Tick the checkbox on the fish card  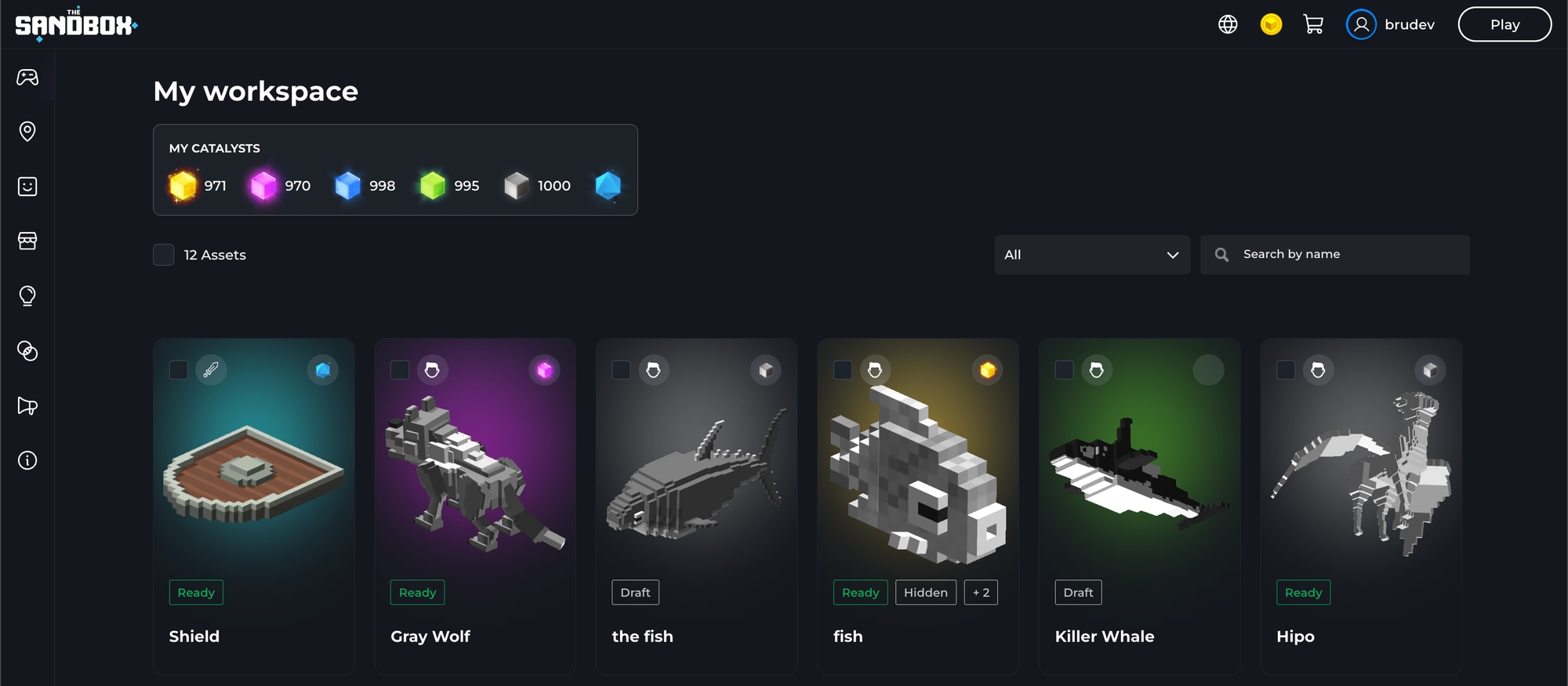tap(843, 370)
